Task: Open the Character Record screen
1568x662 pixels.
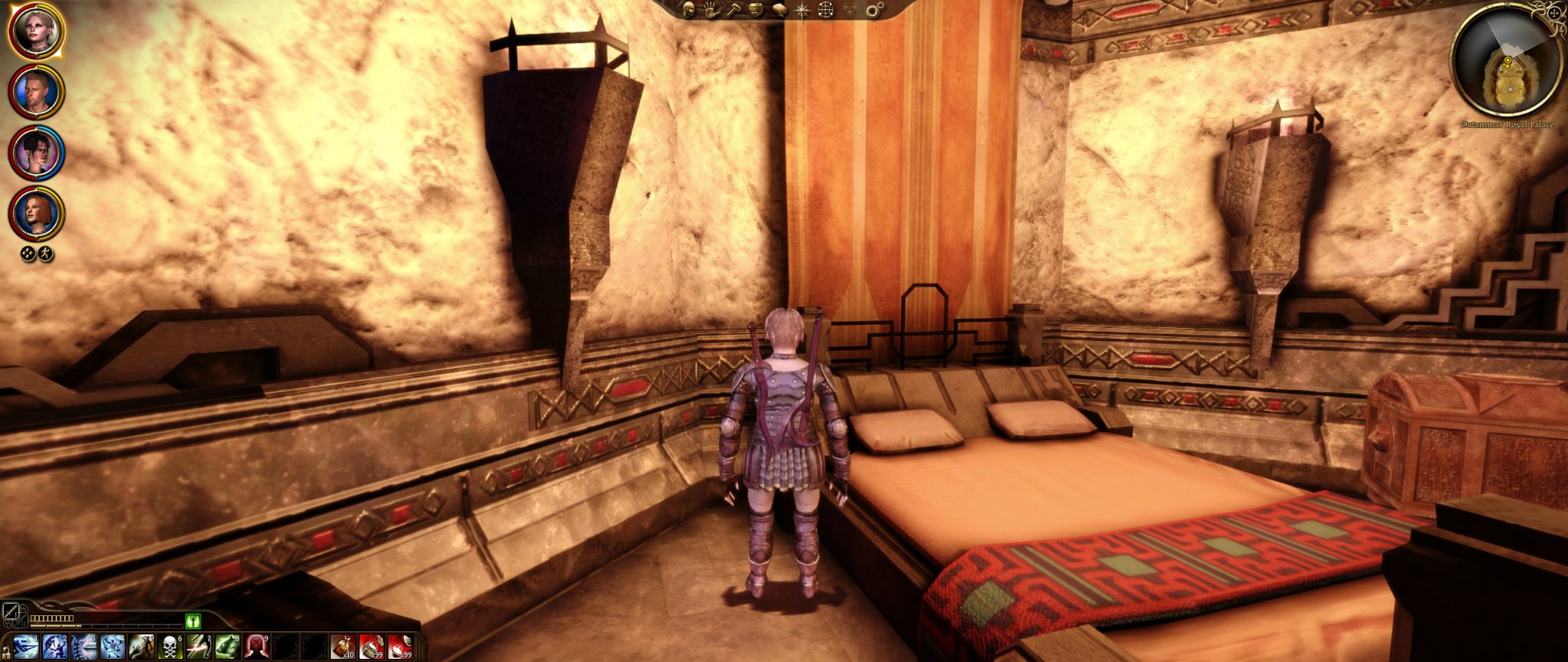Action: click(x=688, y=10)
